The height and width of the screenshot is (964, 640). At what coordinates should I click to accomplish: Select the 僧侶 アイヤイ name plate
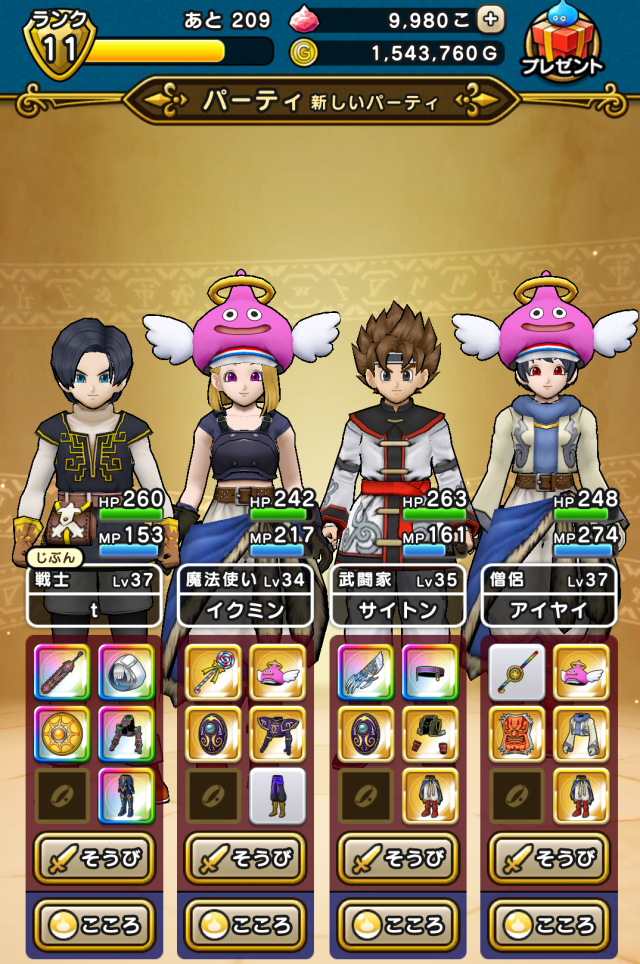click(550, 596)
